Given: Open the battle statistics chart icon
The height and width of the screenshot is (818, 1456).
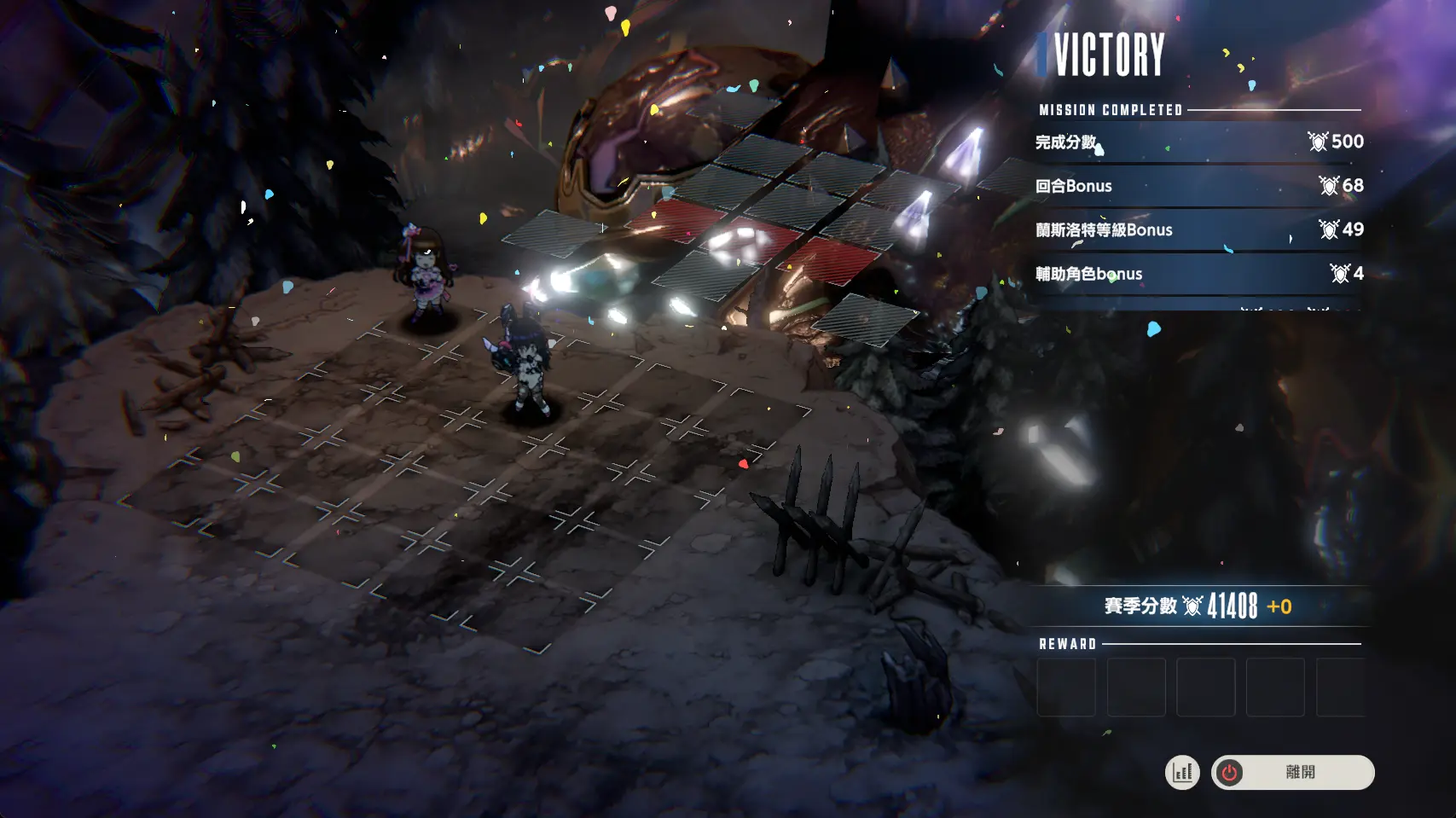Looking at the screenshot, I should coord(1182,773).
